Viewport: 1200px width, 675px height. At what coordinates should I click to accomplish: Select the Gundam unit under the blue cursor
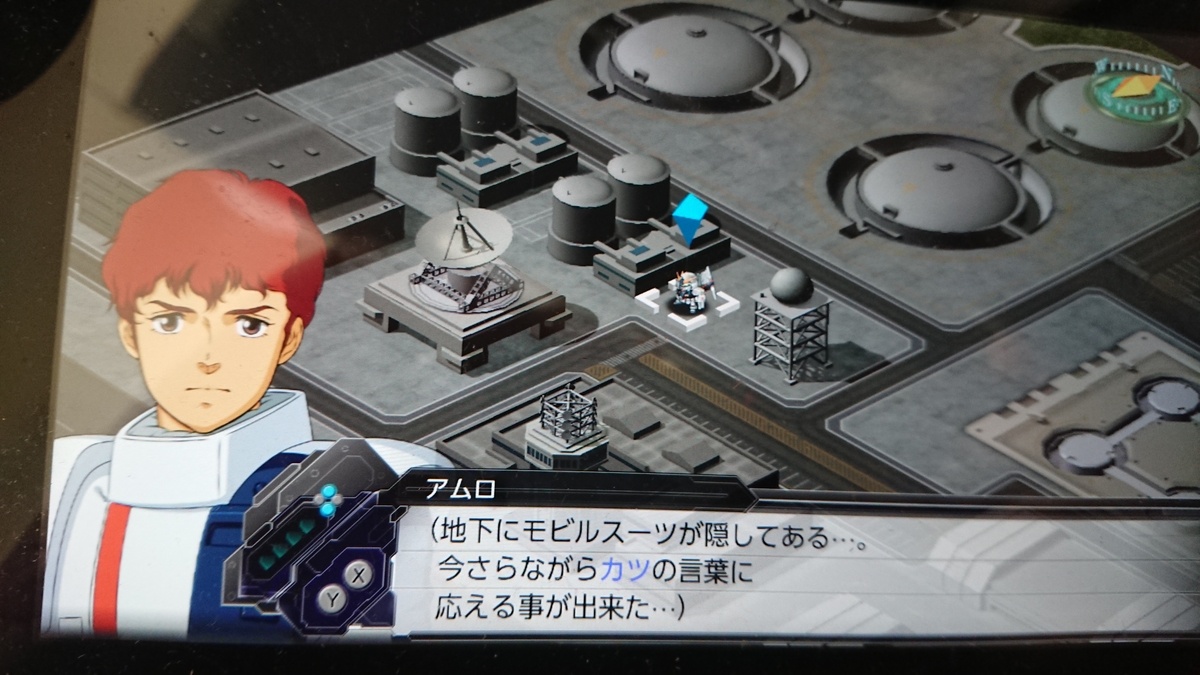pos(688,293)
